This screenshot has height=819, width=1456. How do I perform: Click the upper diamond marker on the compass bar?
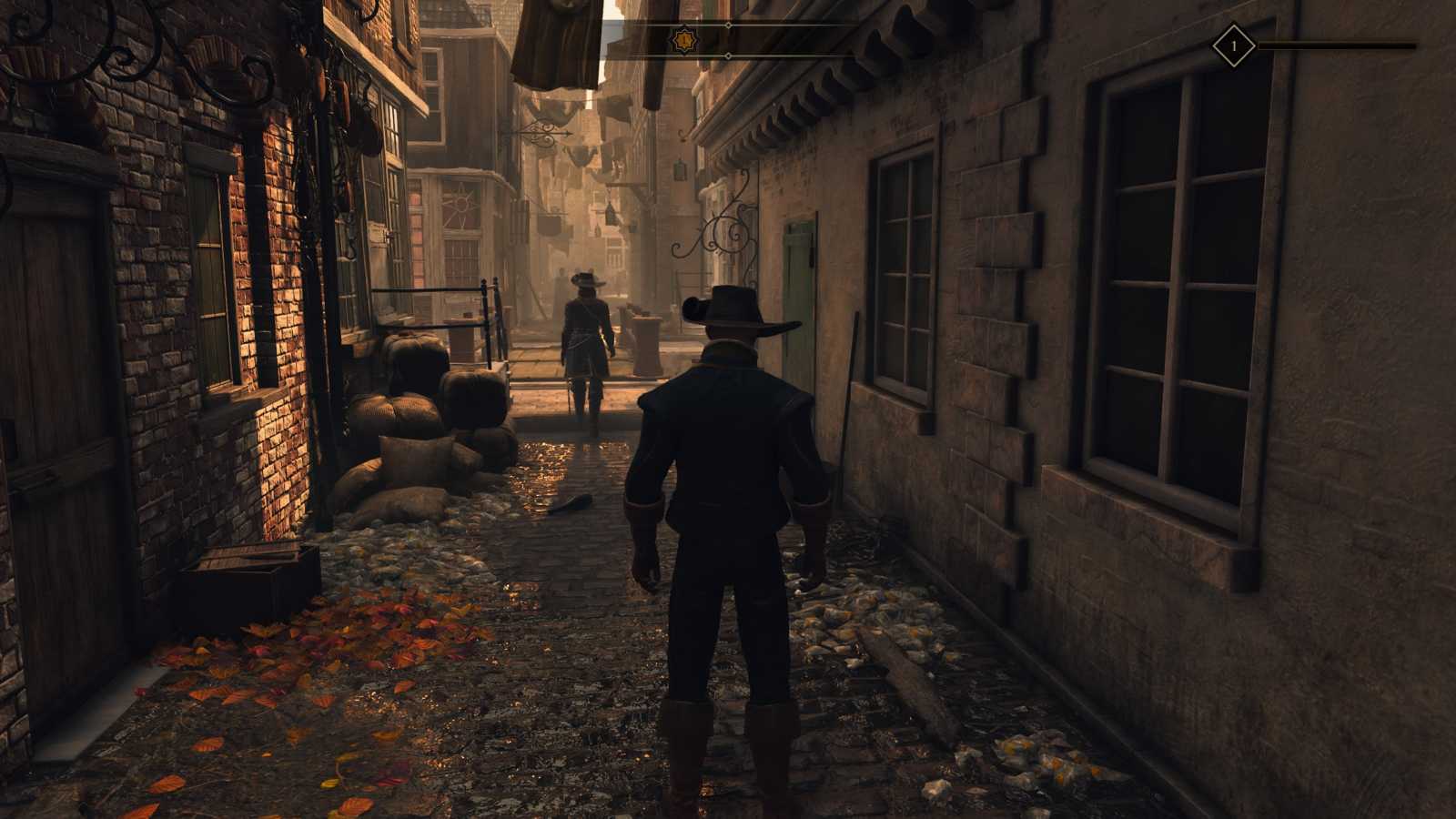coord(728,25)
